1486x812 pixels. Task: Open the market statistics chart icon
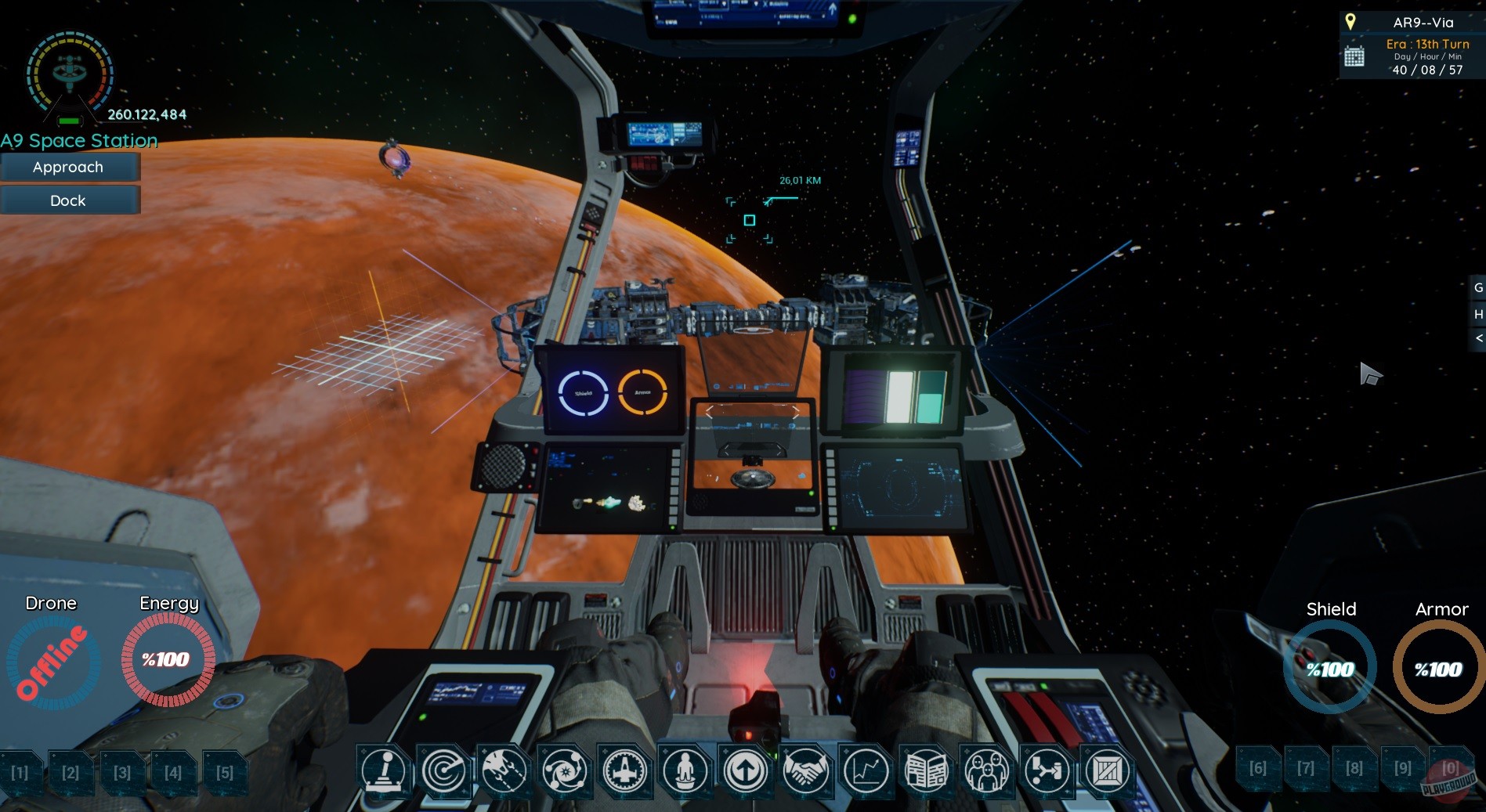point(865,771)
